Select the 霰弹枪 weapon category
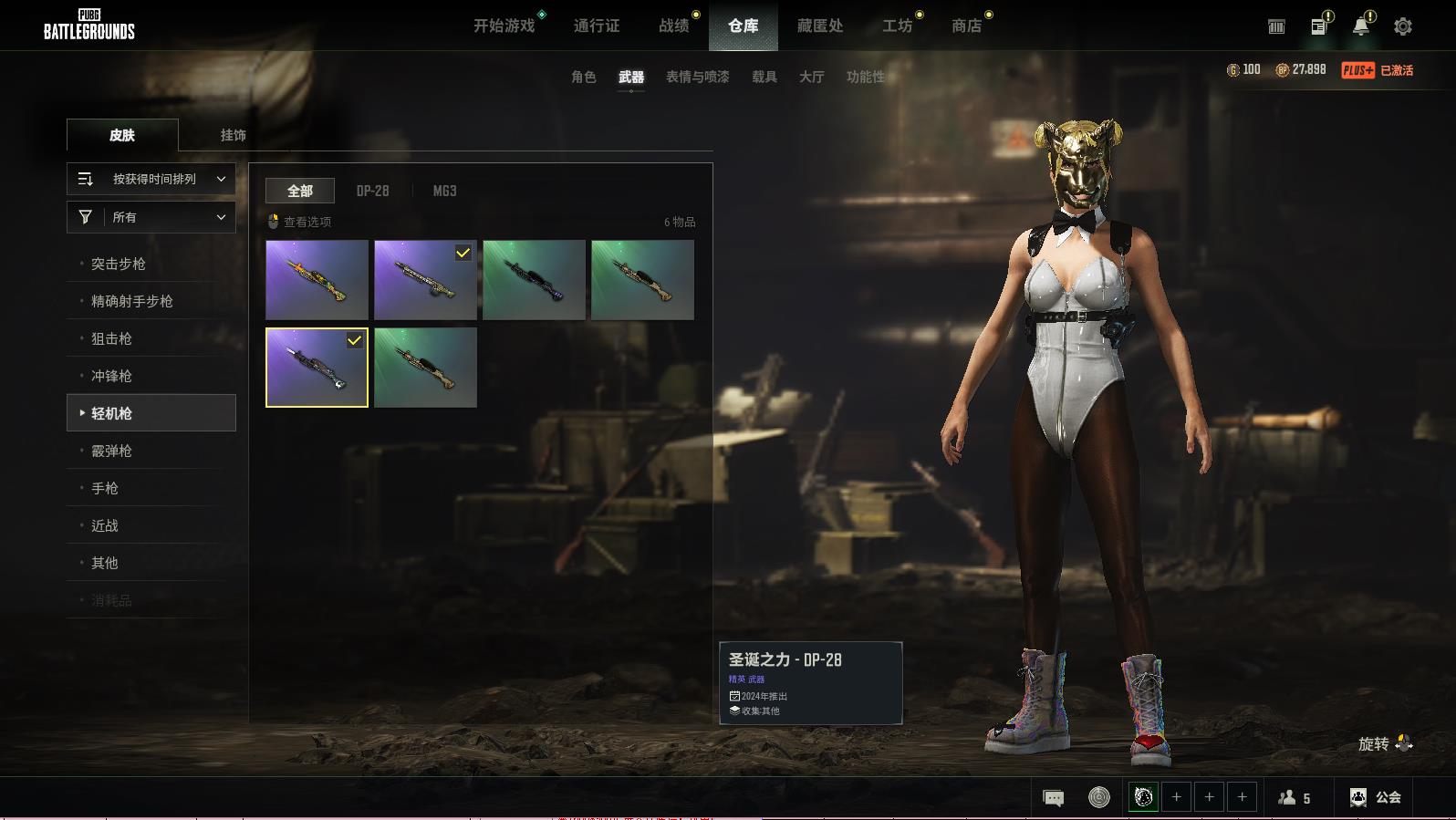Image resolution: width=1456 pixels, height=820 pixels. pos(111,451)
